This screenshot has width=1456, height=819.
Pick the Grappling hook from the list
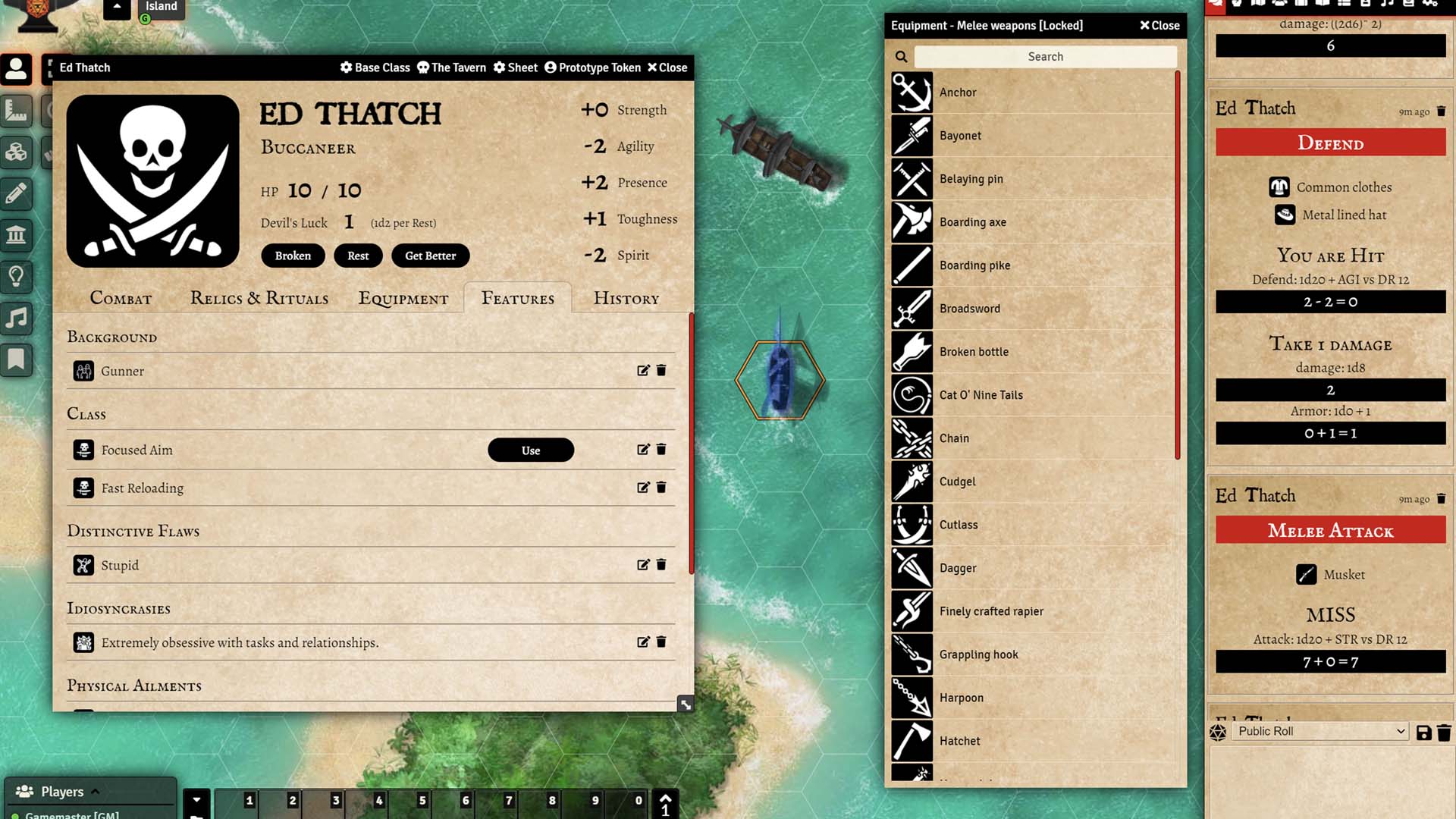coord(978,654)
